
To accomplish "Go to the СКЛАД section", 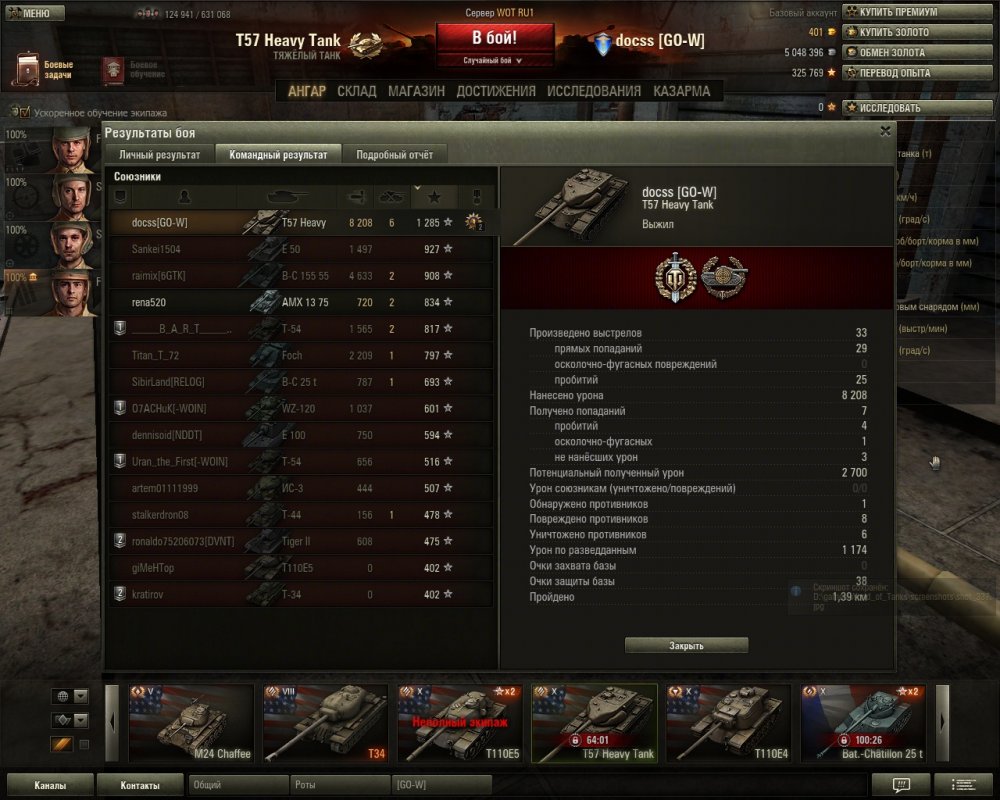I will [357, 91].
